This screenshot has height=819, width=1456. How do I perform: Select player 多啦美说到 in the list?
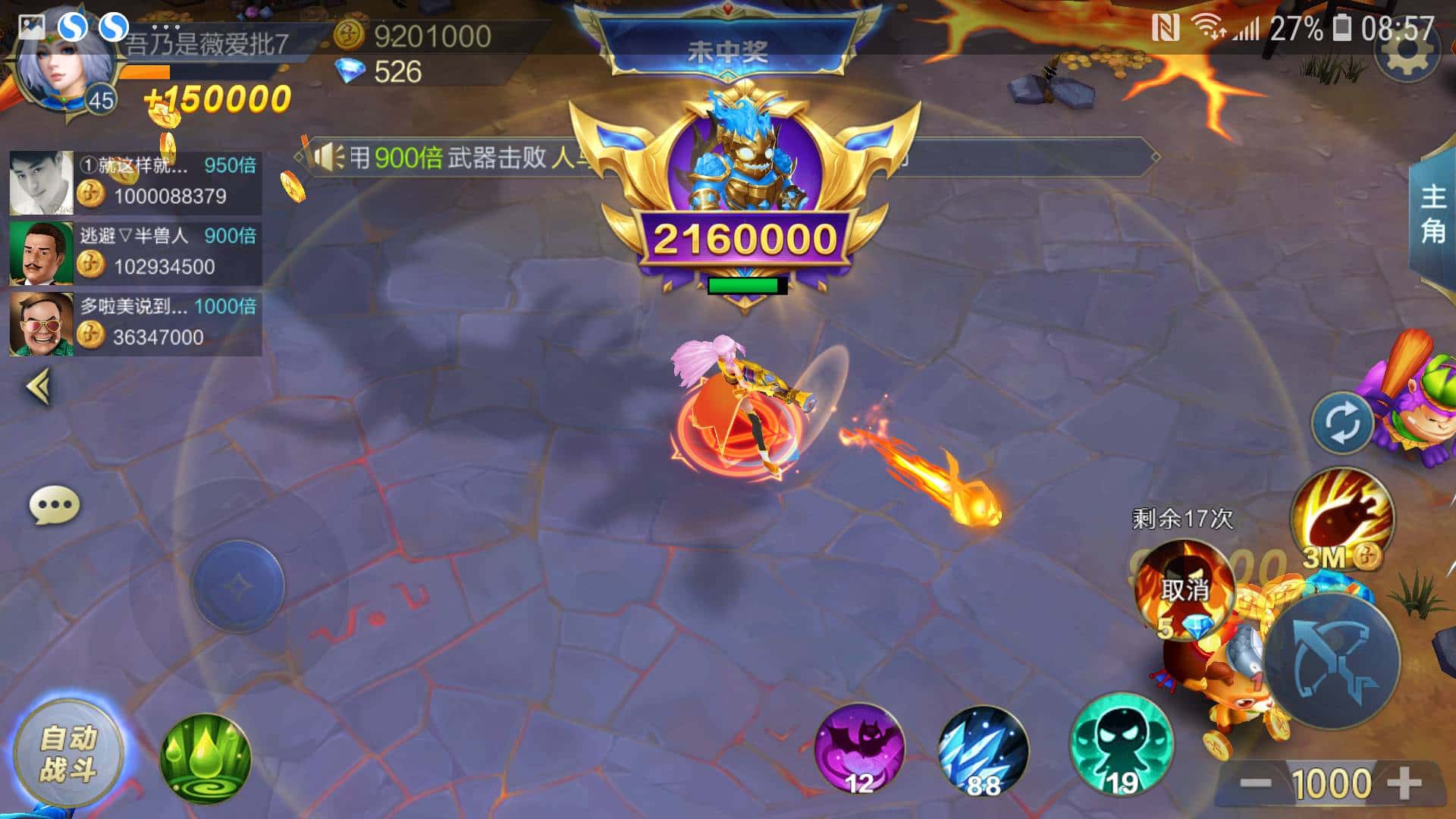[x=136, y=323]
